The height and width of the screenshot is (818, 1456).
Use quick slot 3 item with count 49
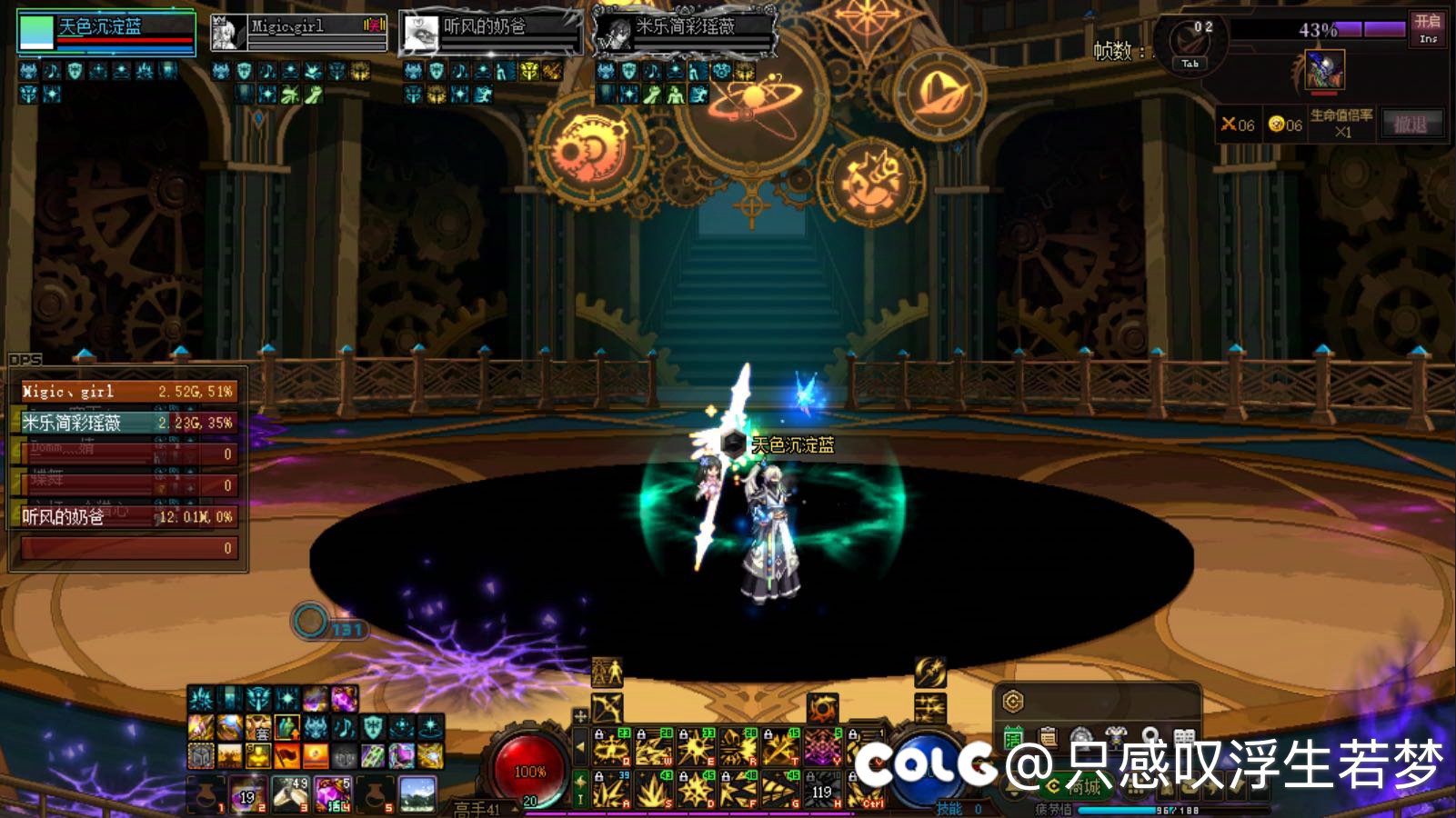pos(290,794)
